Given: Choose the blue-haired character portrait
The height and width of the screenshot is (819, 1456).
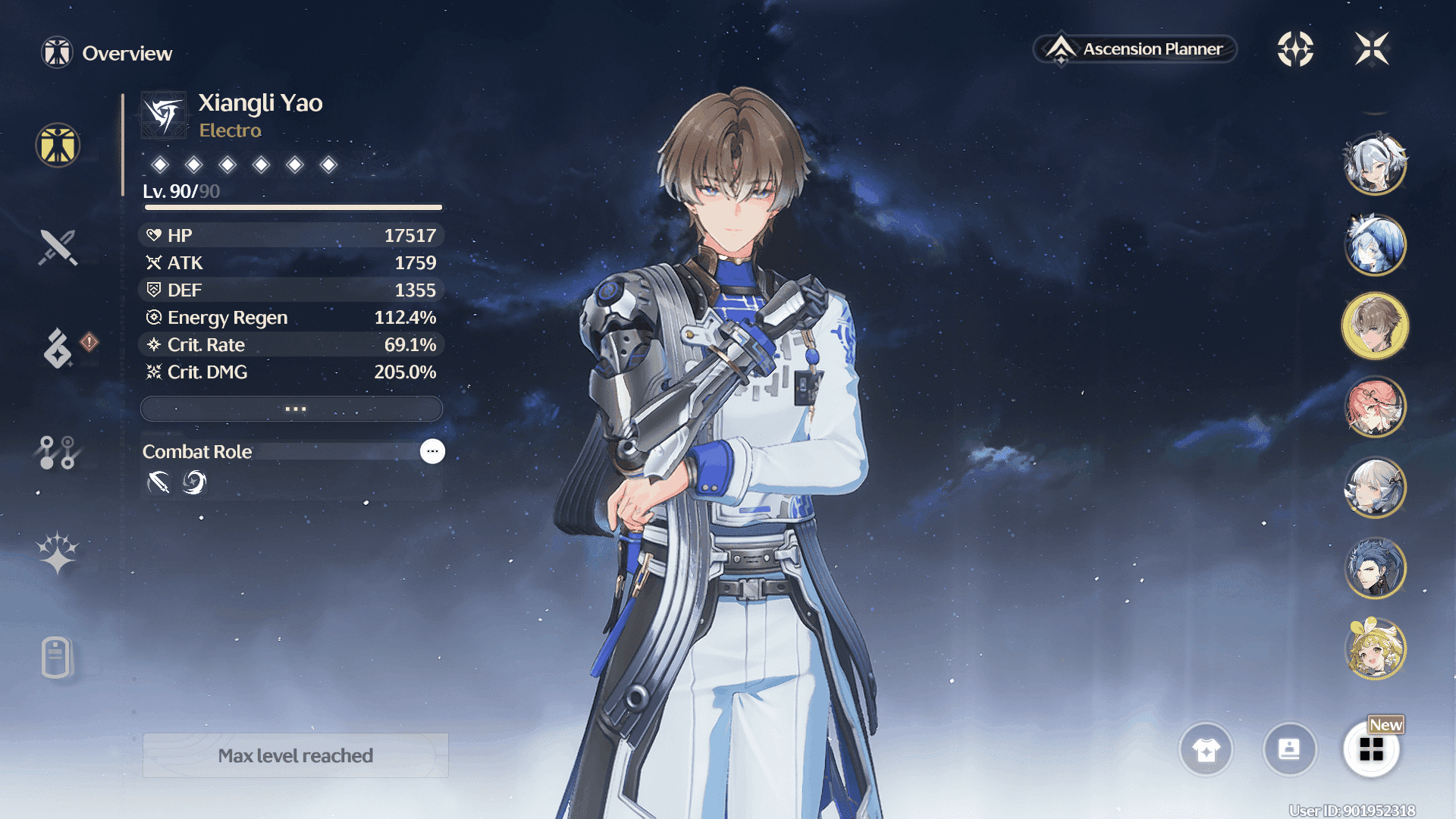Looking at the screenshot, I should coord(1375,245).
